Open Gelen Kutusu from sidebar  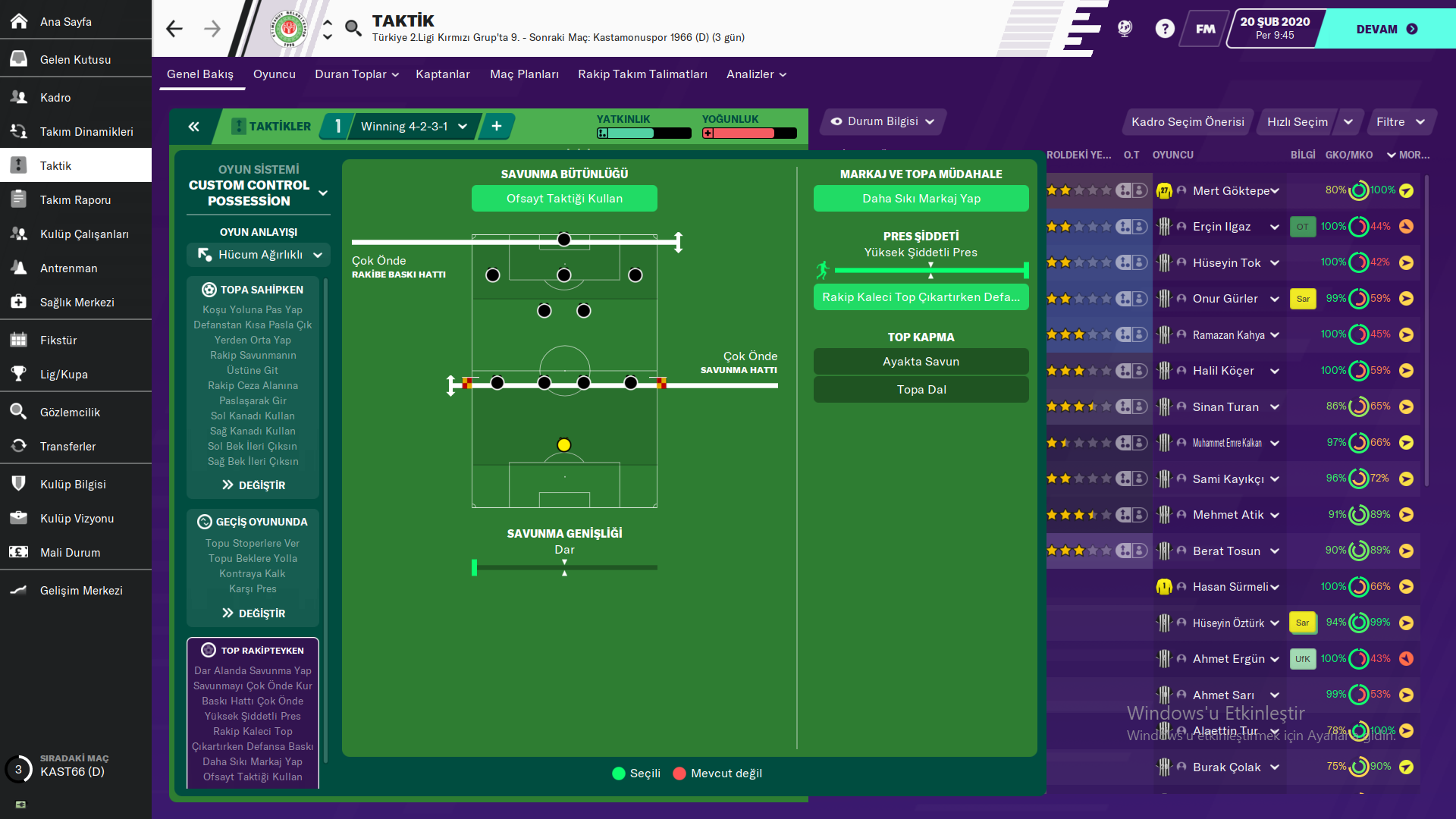pos(75,59)
